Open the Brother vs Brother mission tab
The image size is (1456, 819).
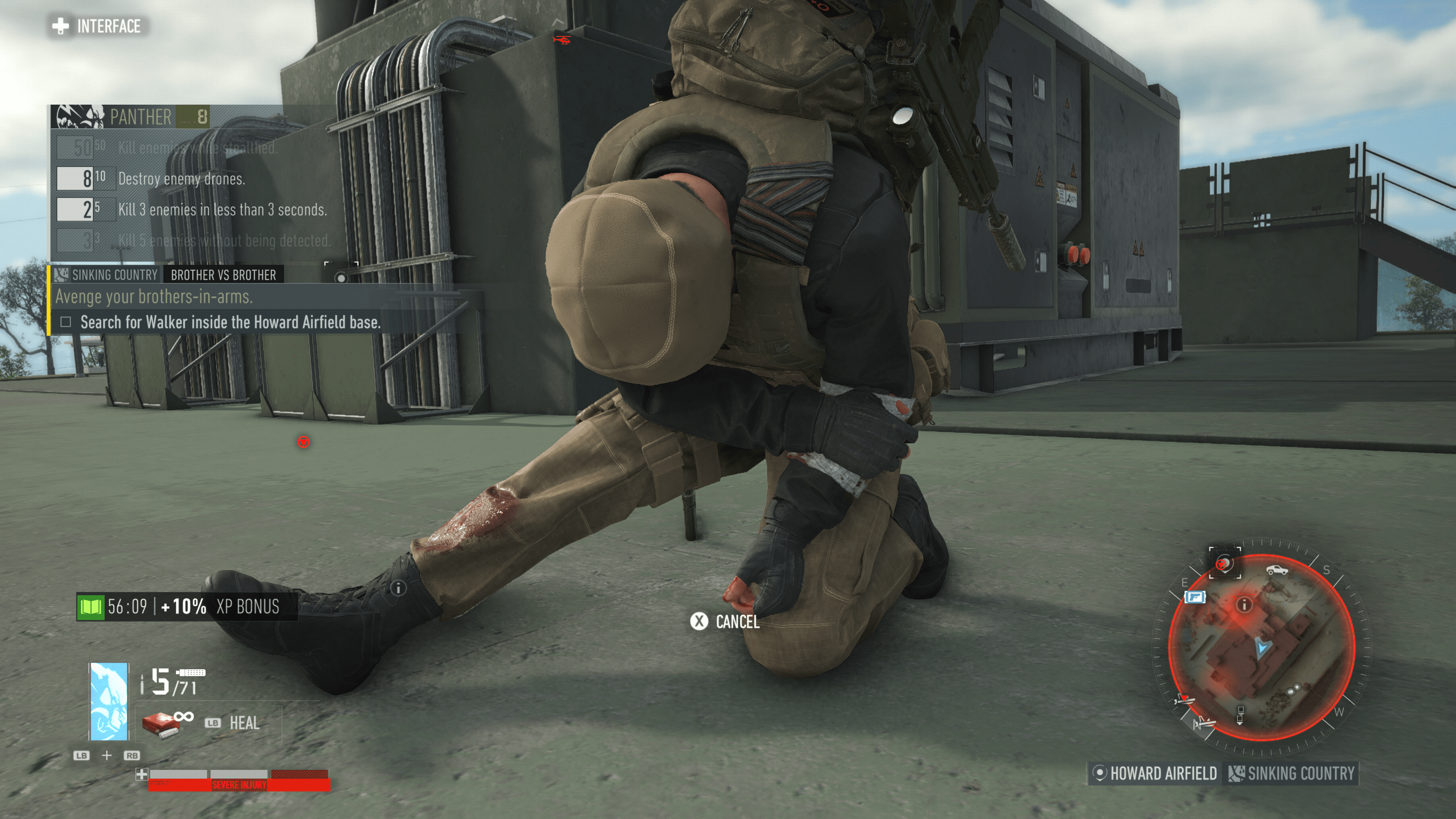pos(223,275)
